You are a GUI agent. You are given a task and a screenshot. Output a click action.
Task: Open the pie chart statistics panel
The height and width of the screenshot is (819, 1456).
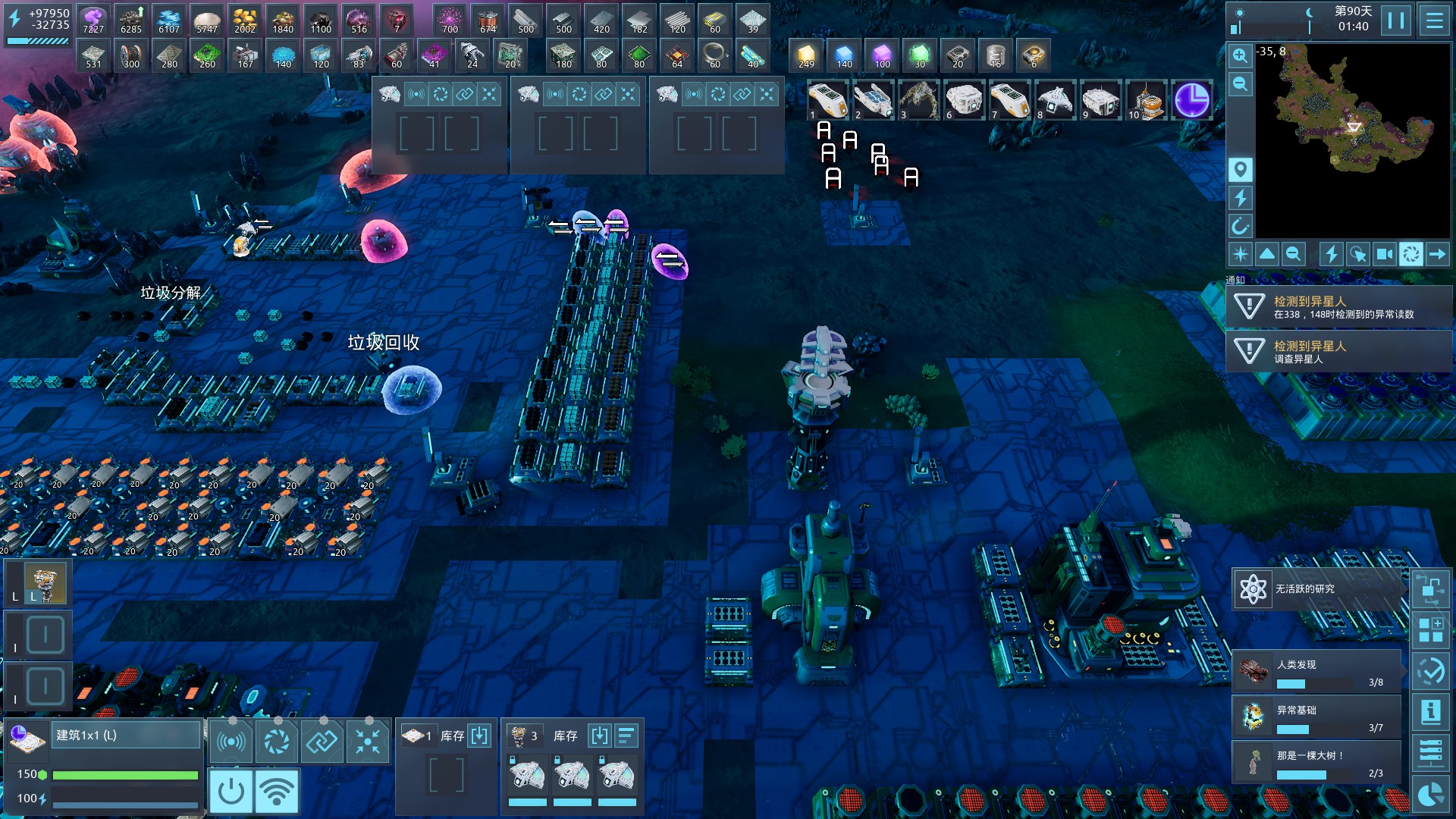1431,794
